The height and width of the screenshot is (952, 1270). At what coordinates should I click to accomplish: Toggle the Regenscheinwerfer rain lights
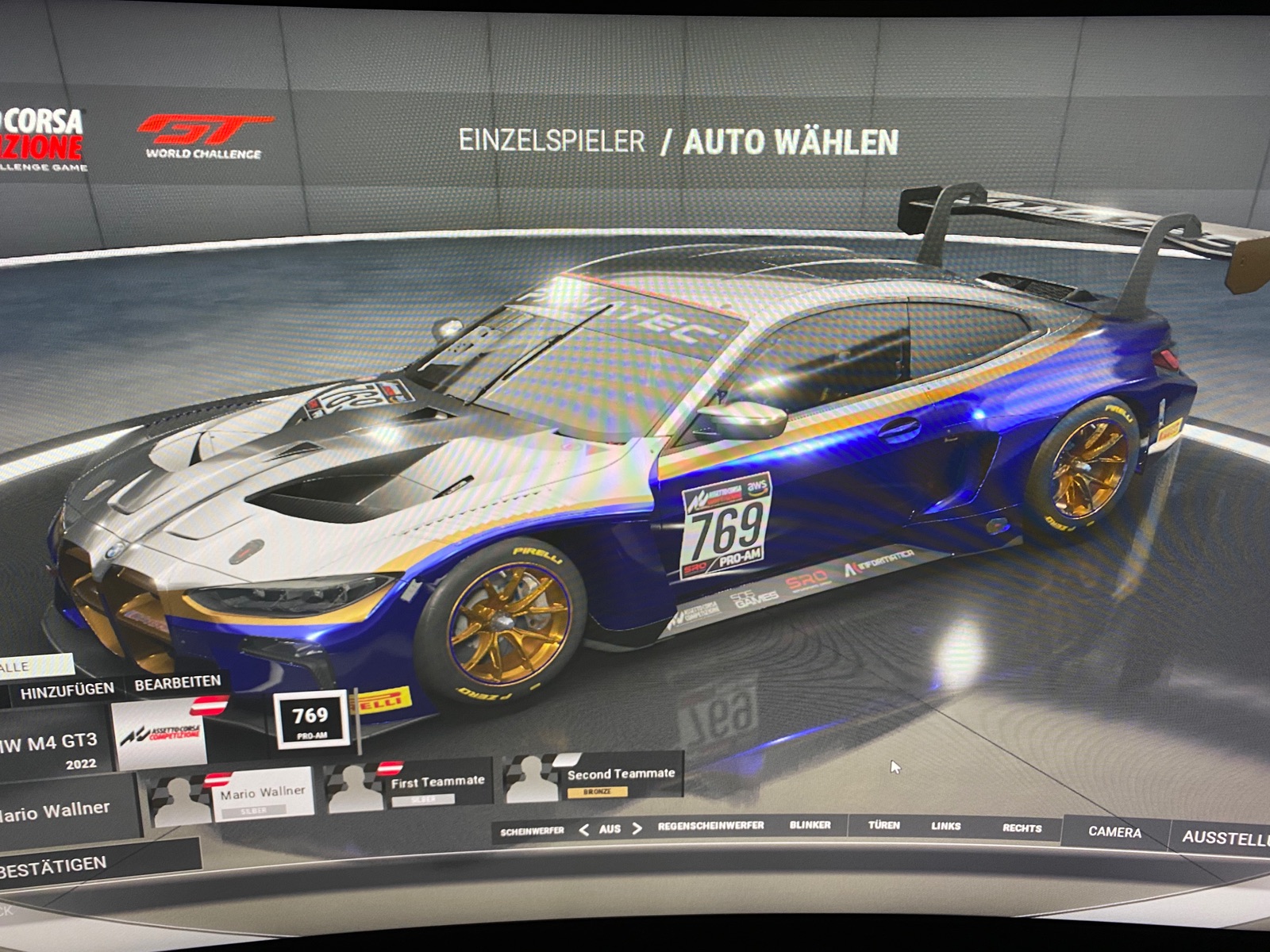click(x=710, y=826)
